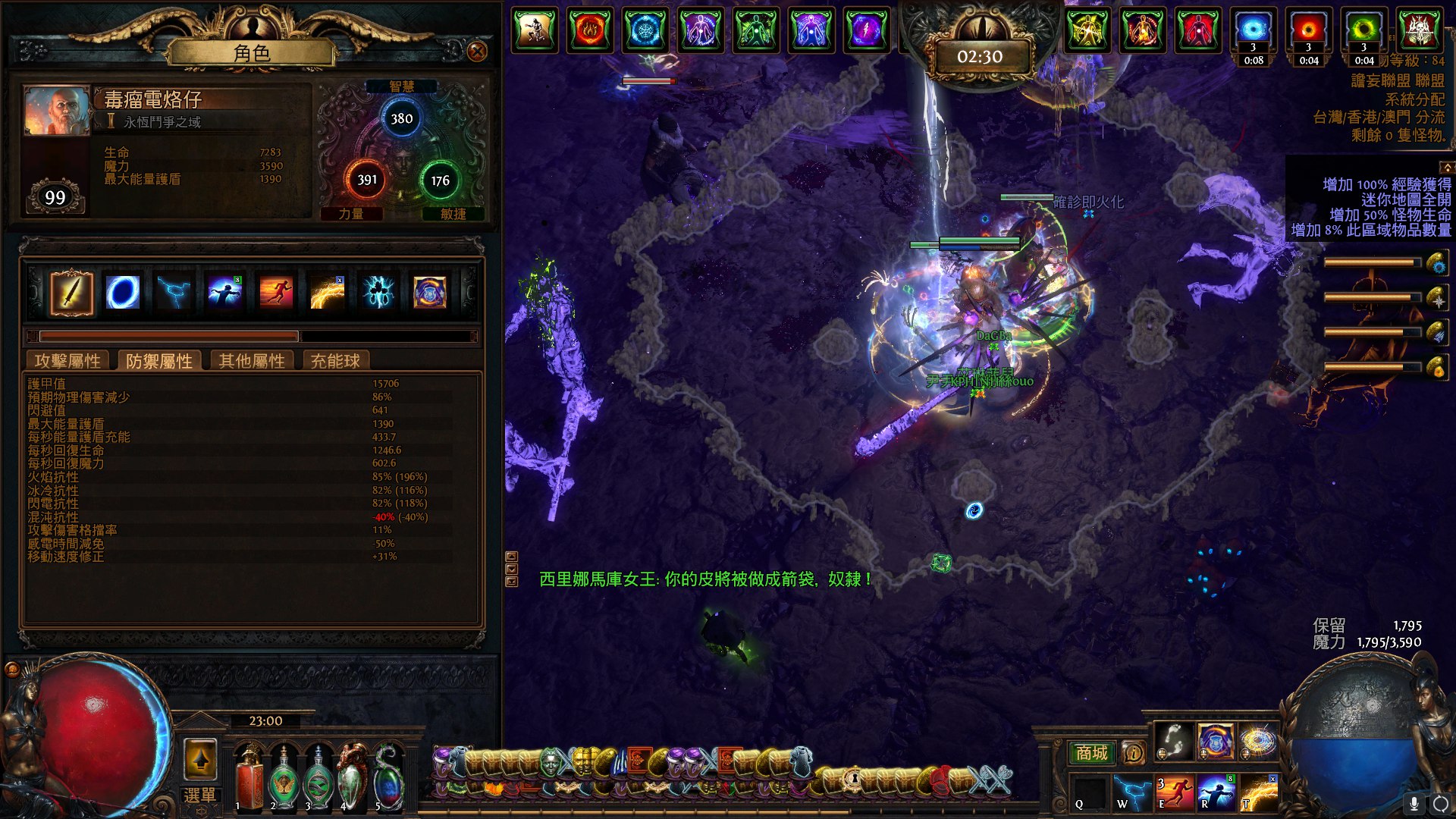Image resolution: width=1456 pixels, height=819 pixels.
Task: Select the sword attack skill in character panel
Action: 72,293
